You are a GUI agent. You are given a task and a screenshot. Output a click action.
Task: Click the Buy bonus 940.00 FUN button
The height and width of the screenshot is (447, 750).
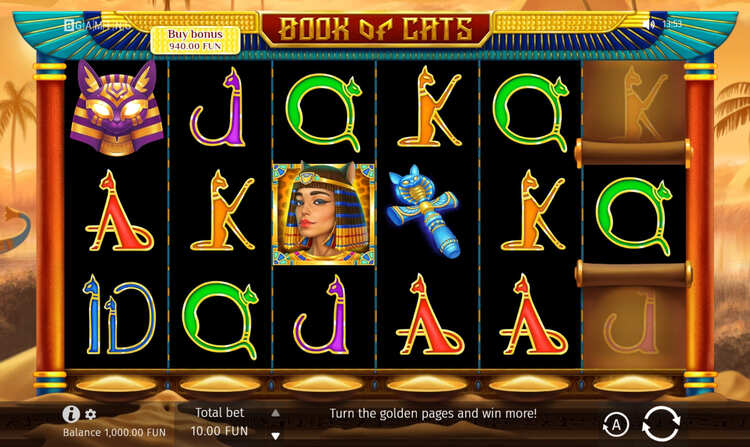pos(196,39)
